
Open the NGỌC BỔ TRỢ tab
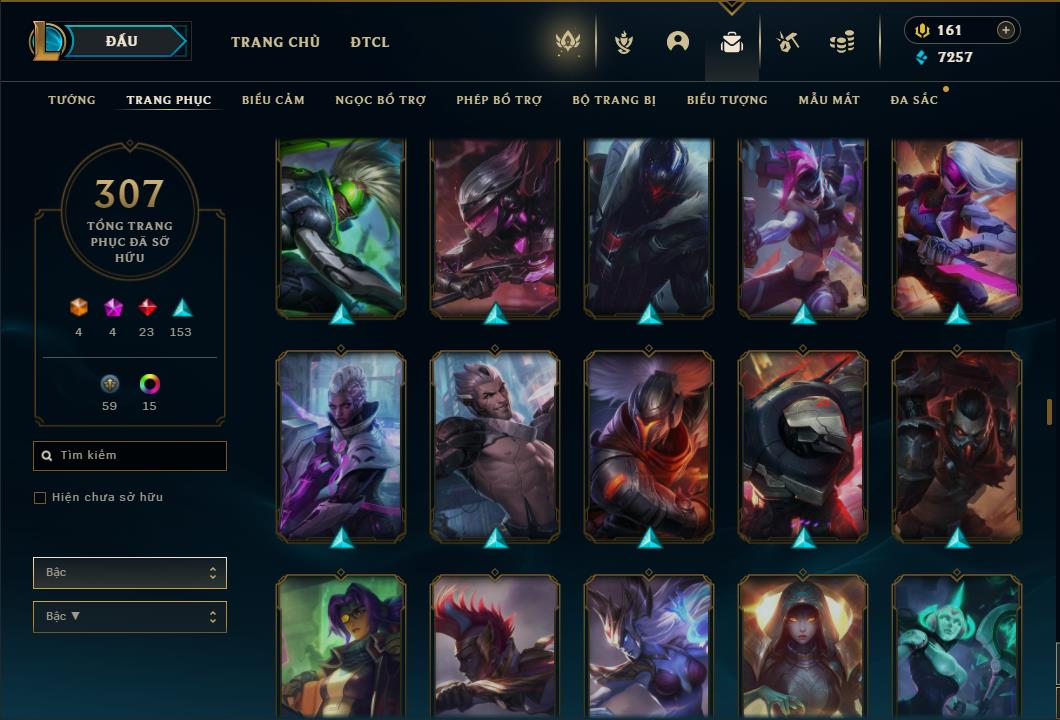(x=380, y=100)
